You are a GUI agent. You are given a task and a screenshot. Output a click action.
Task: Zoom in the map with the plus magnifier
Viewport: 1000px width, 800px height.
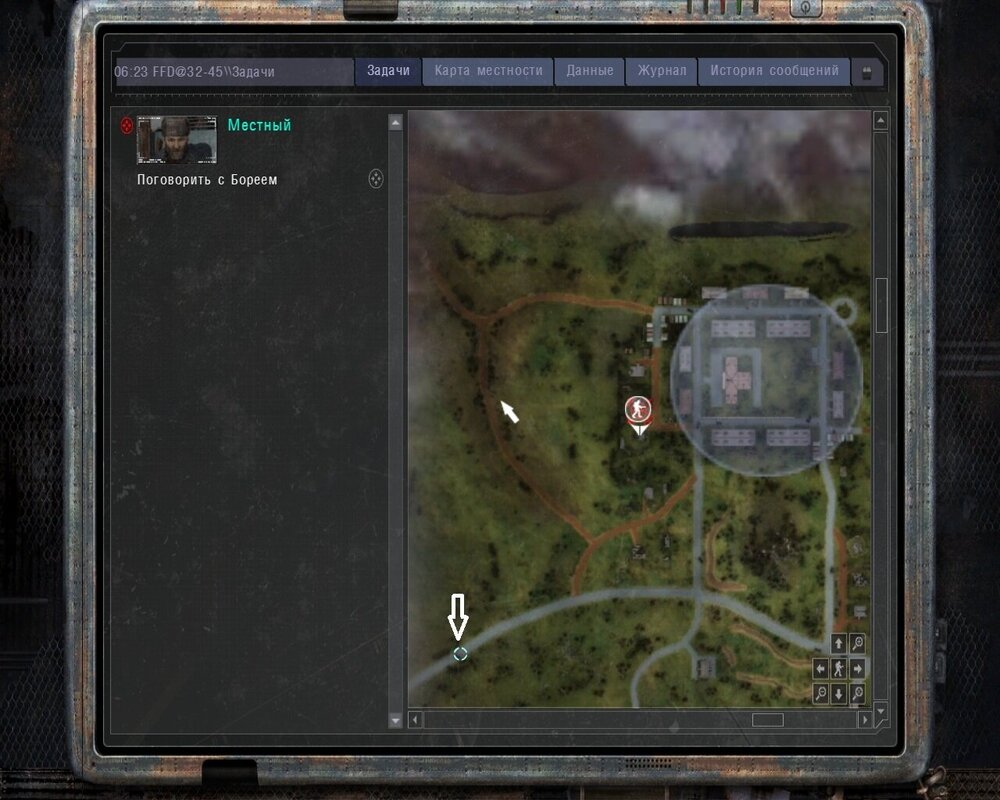click(857, 643)
